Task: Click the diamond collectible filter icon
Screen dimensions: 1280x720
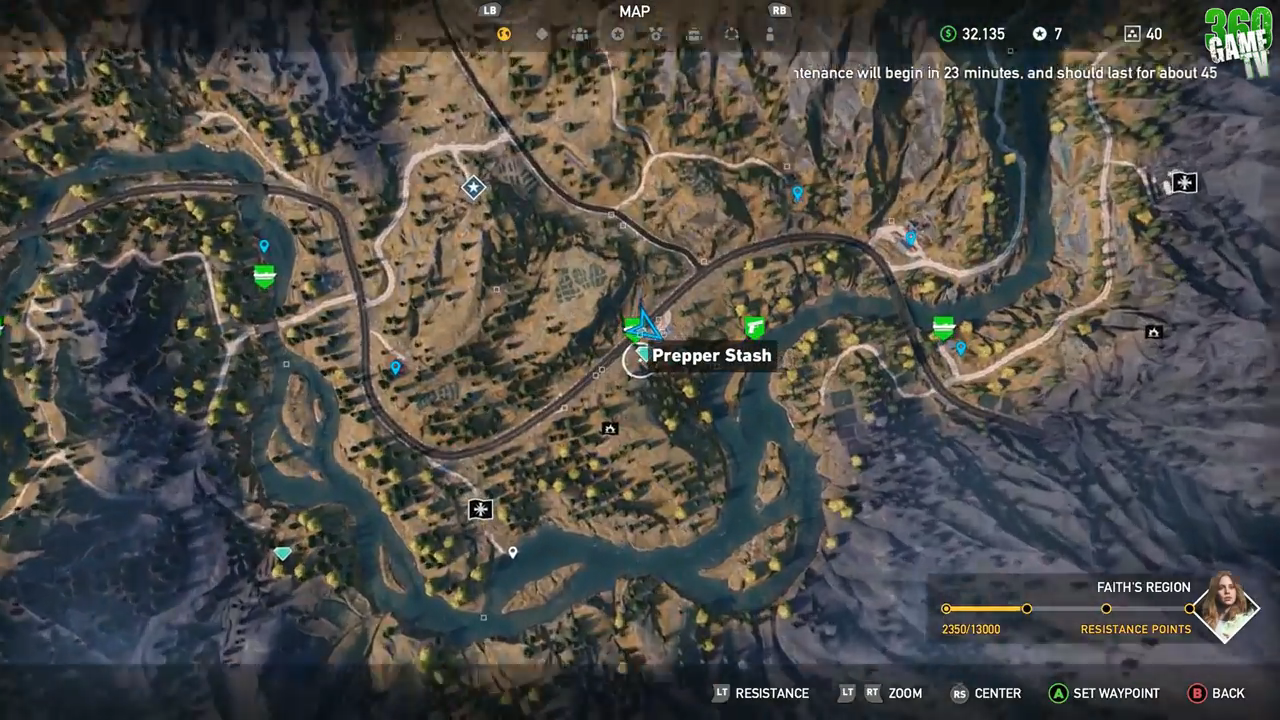Action: coord(541,33)
